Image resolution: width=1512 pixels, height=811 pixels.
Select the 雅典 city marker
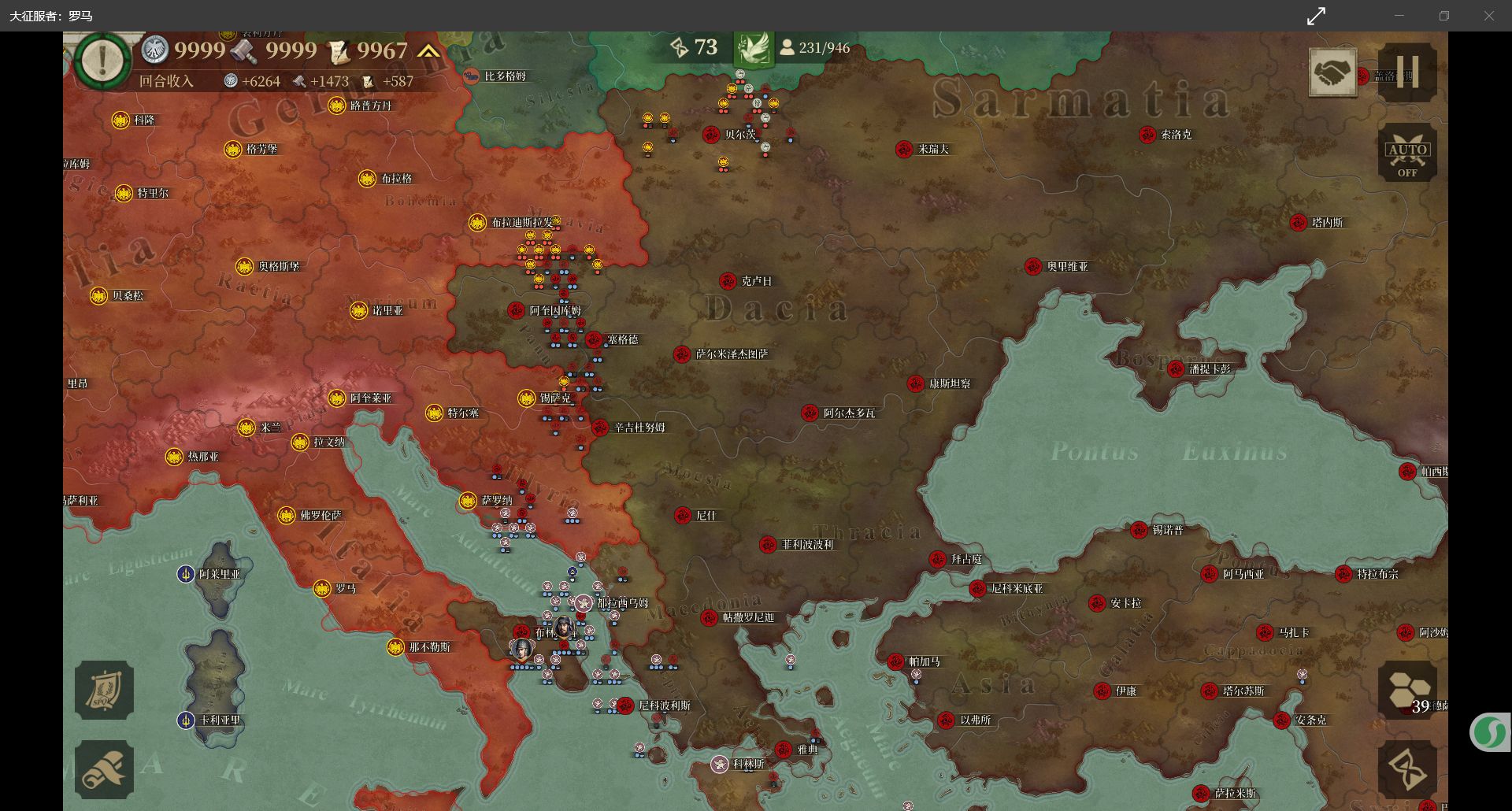(x=784, y=750)
